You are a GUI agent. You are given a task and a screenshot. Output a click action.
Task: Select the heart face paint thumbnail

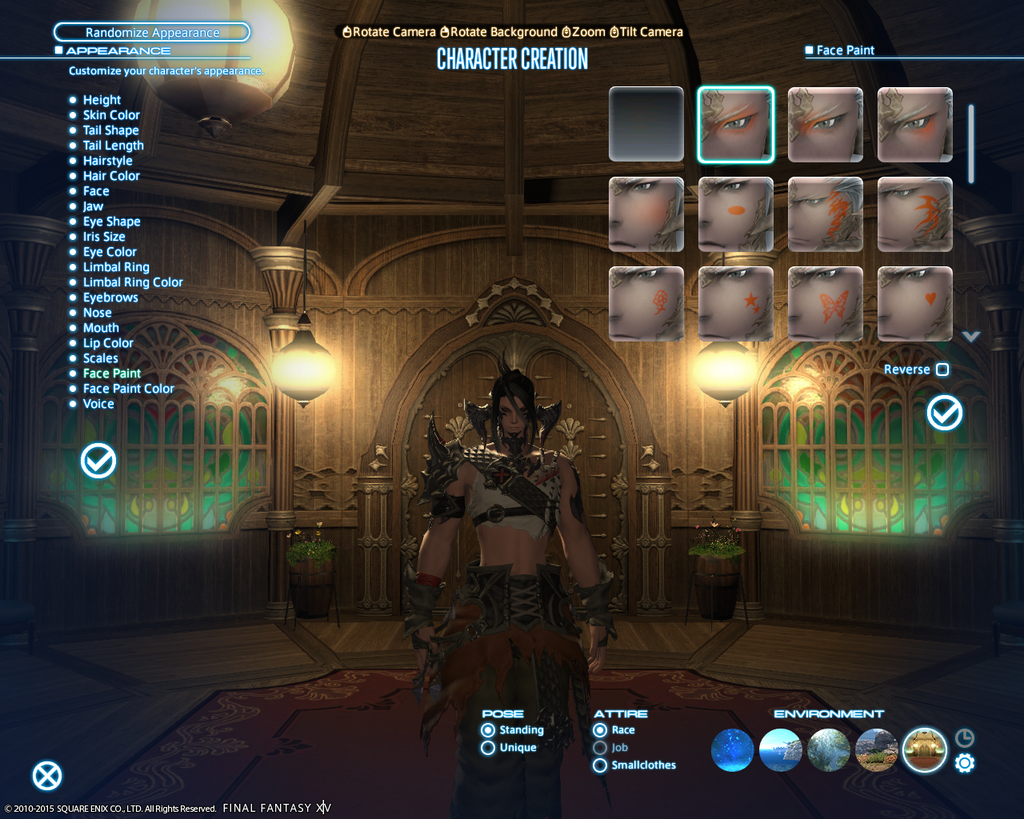[x=915, y=304]
